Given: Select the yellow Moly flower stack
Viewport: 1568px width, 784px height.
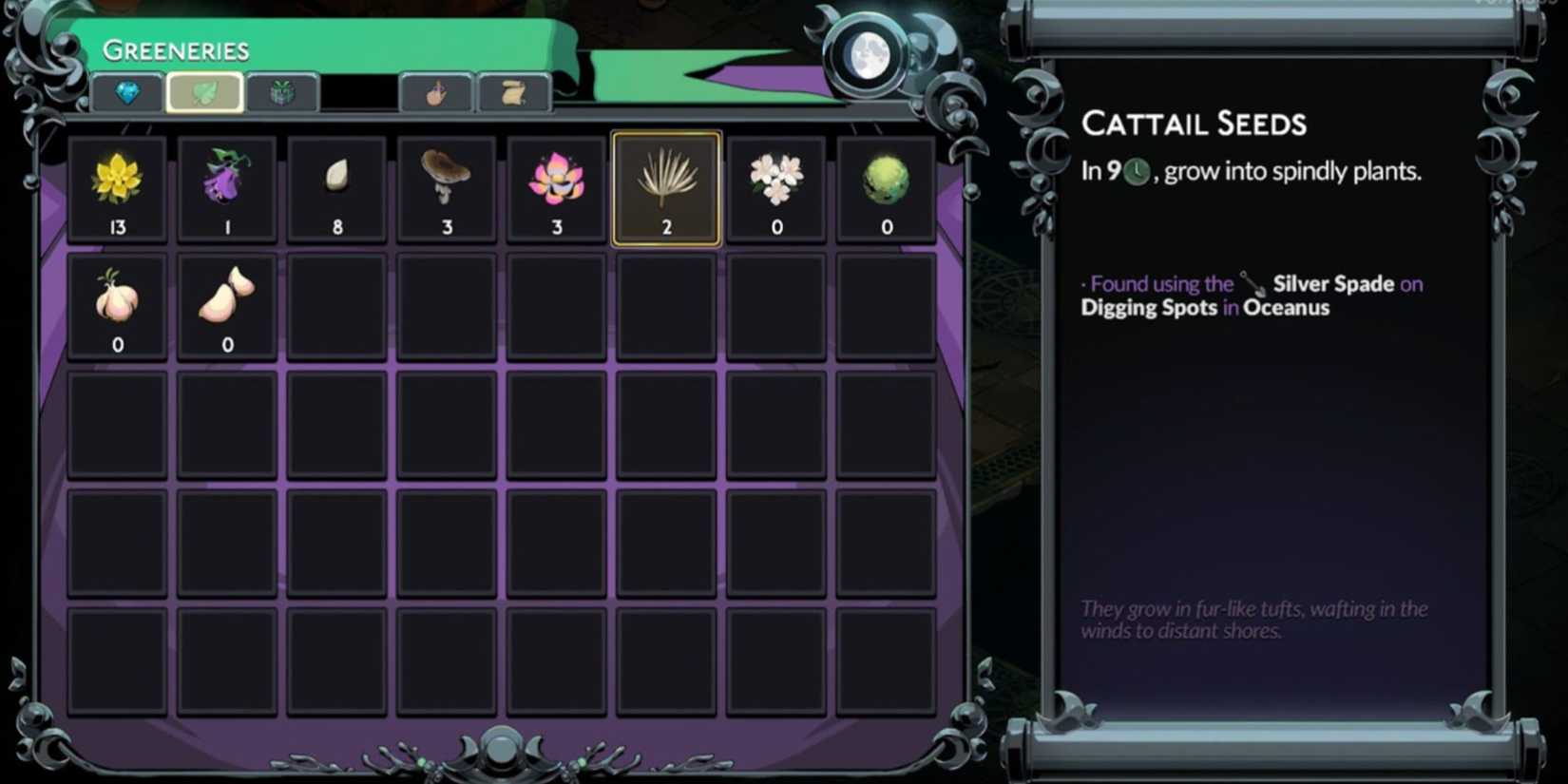Looking at the screenshot, I should (117, 186).
